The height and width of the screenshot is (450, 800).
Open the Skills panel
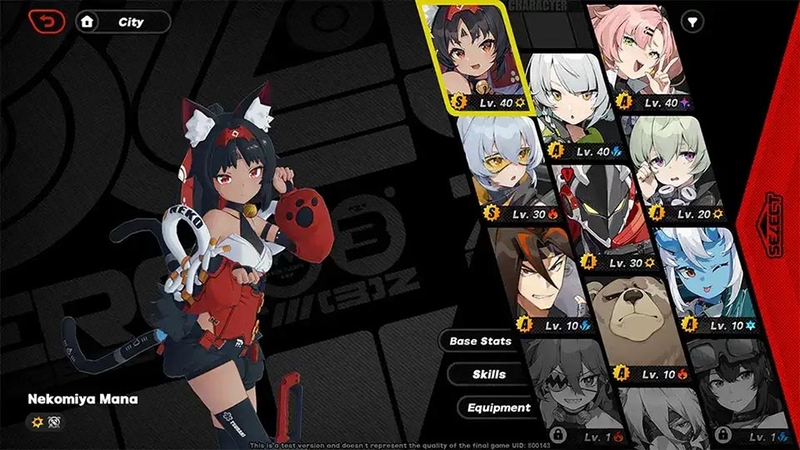[489, 374]
